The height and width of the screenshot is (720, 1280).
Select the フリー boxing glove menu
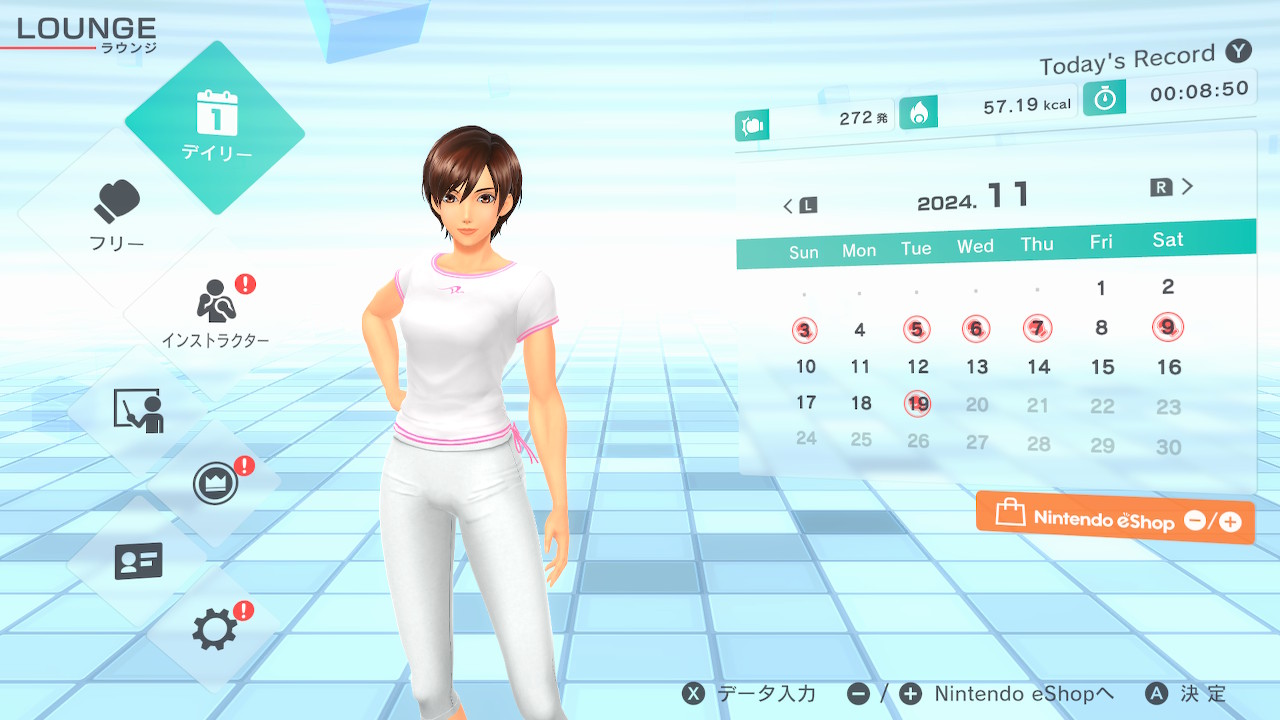[x=117, y=215]
